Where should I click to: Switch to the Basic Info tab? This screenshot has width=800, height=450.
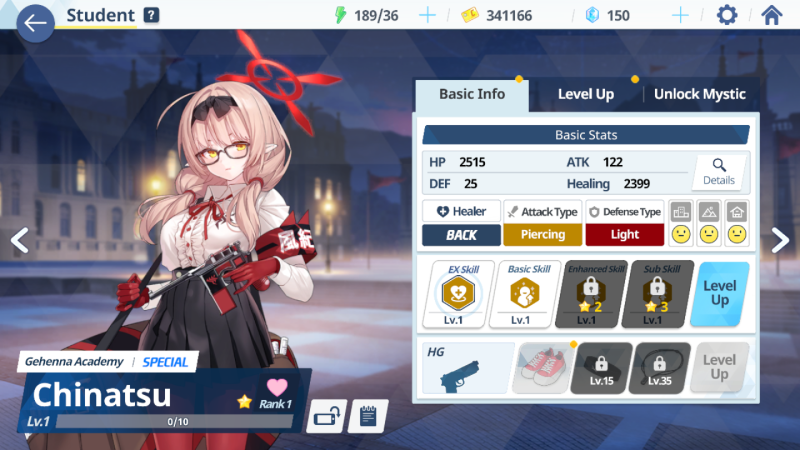pyautogui.click(x=471, y=94)
